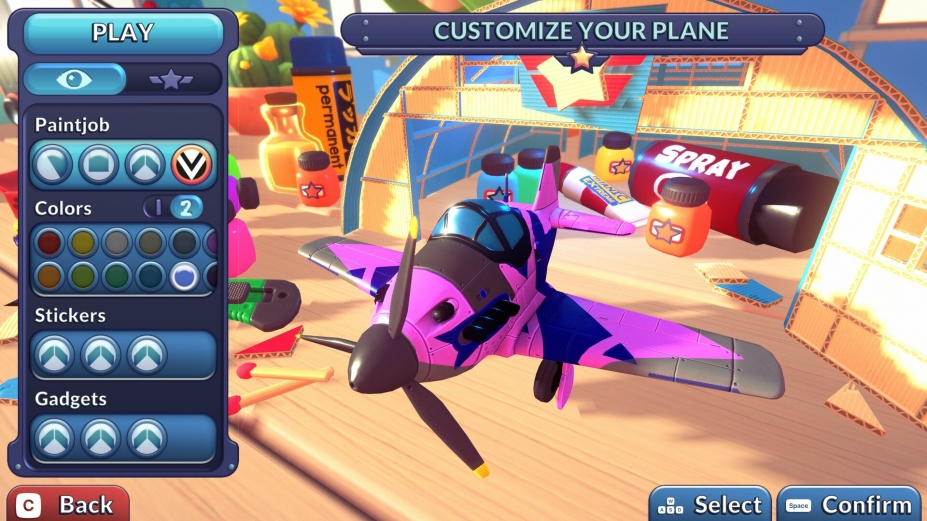Select the highlighted blue color swatch

point(184,276)
